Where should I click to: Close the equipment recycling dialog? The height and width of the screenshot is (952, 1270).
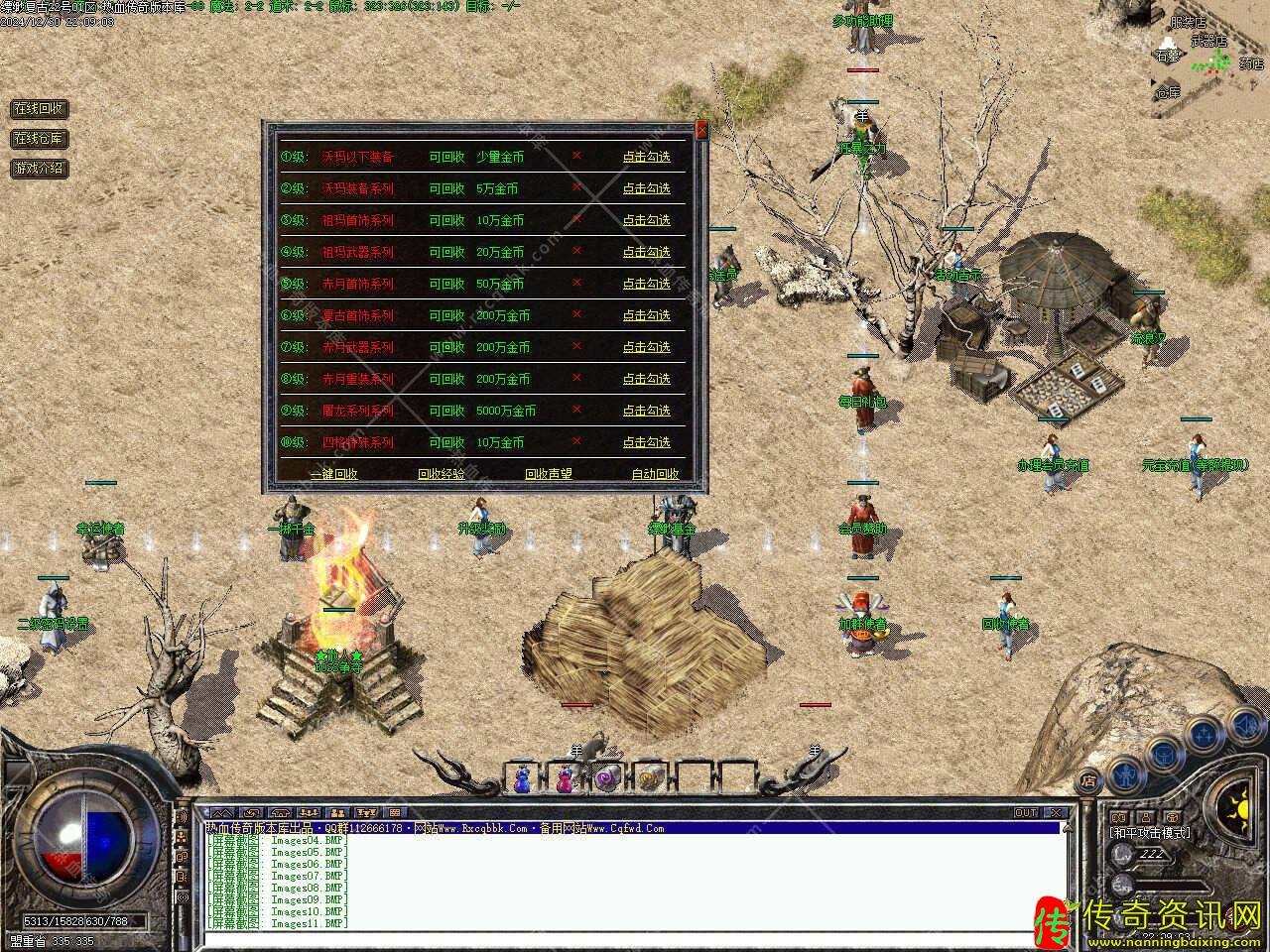pyautogui.click(x=701, y=130)
